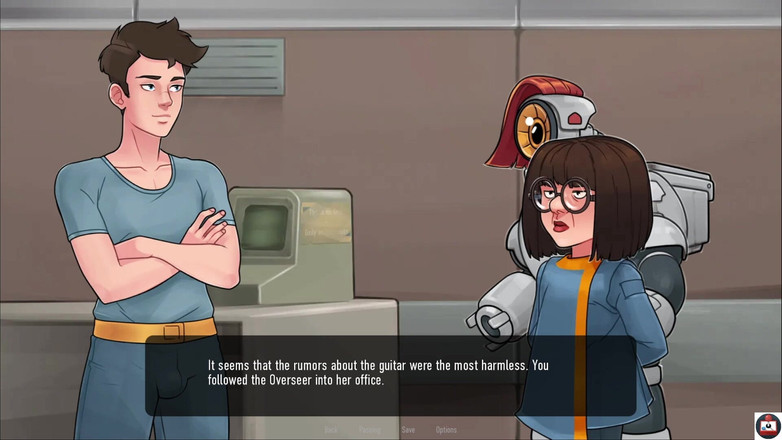Open the Save menu
The height and width of the screenshot is (440, 782).
pos(408,430)
